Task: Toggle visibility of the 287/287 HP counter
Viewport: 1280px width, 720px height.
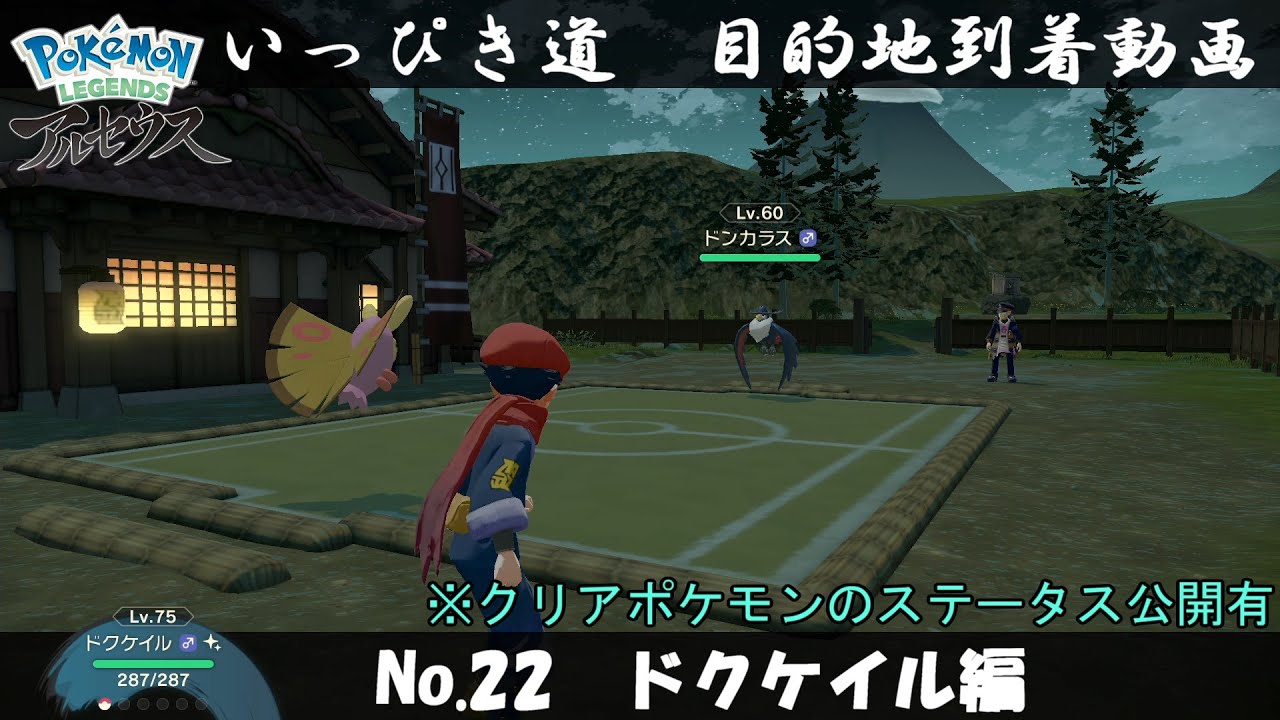Action: (x=152, y=680)
